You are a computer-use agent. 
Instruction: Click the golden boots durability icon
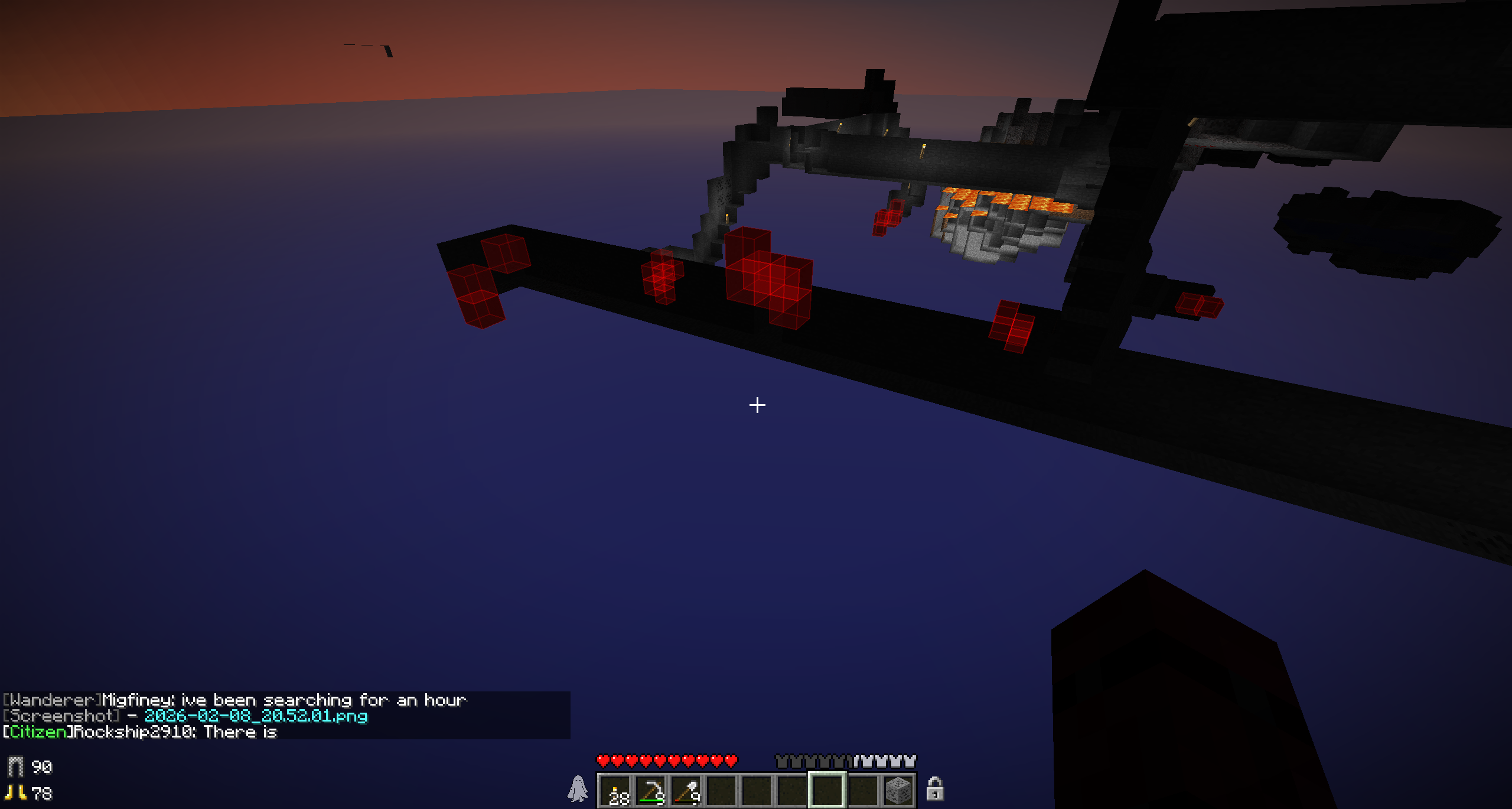pos(15,792)
